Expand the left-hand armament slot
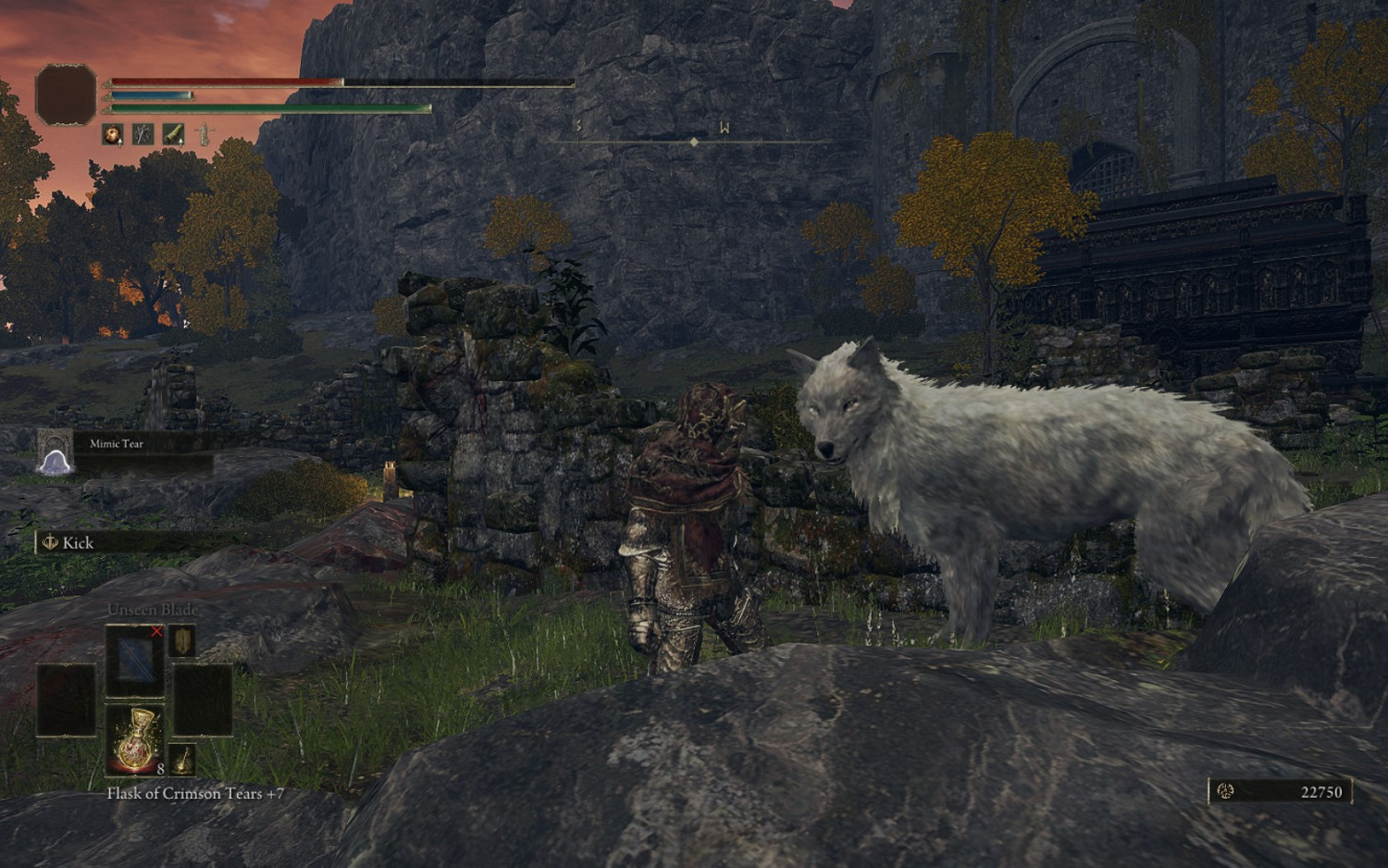The height and width of the screenshot is (868, 1388). (x=66, y=700)
